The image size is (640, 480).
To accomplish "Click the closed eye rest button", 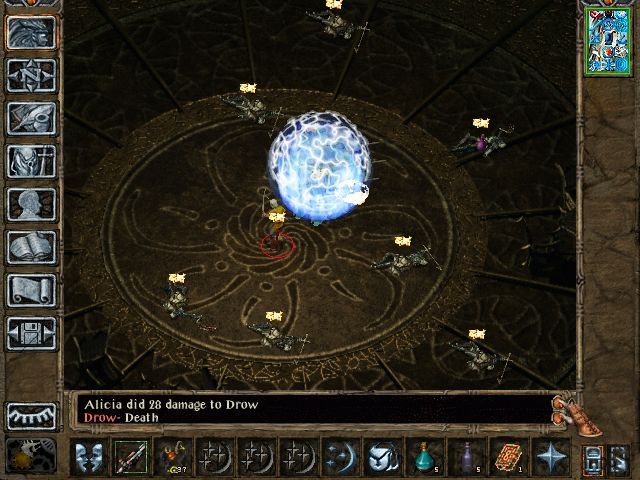I will pos(31,416).
